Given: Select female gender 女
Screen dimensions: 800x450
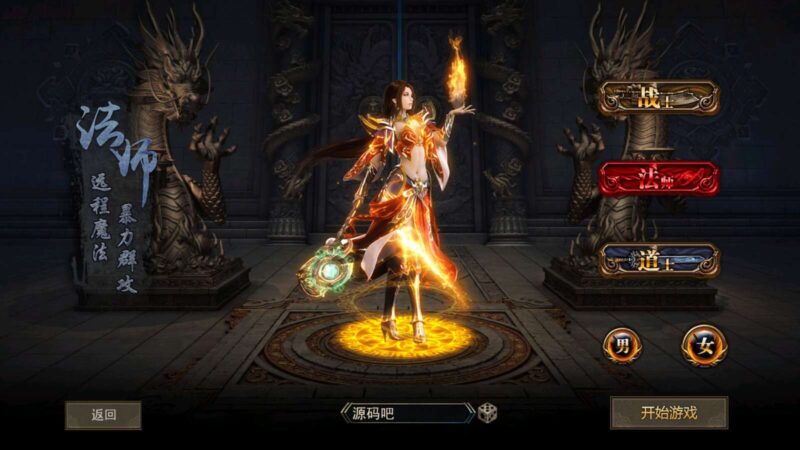Looking at the screenshot, I should pyautogui.click(x=703, y=346).
